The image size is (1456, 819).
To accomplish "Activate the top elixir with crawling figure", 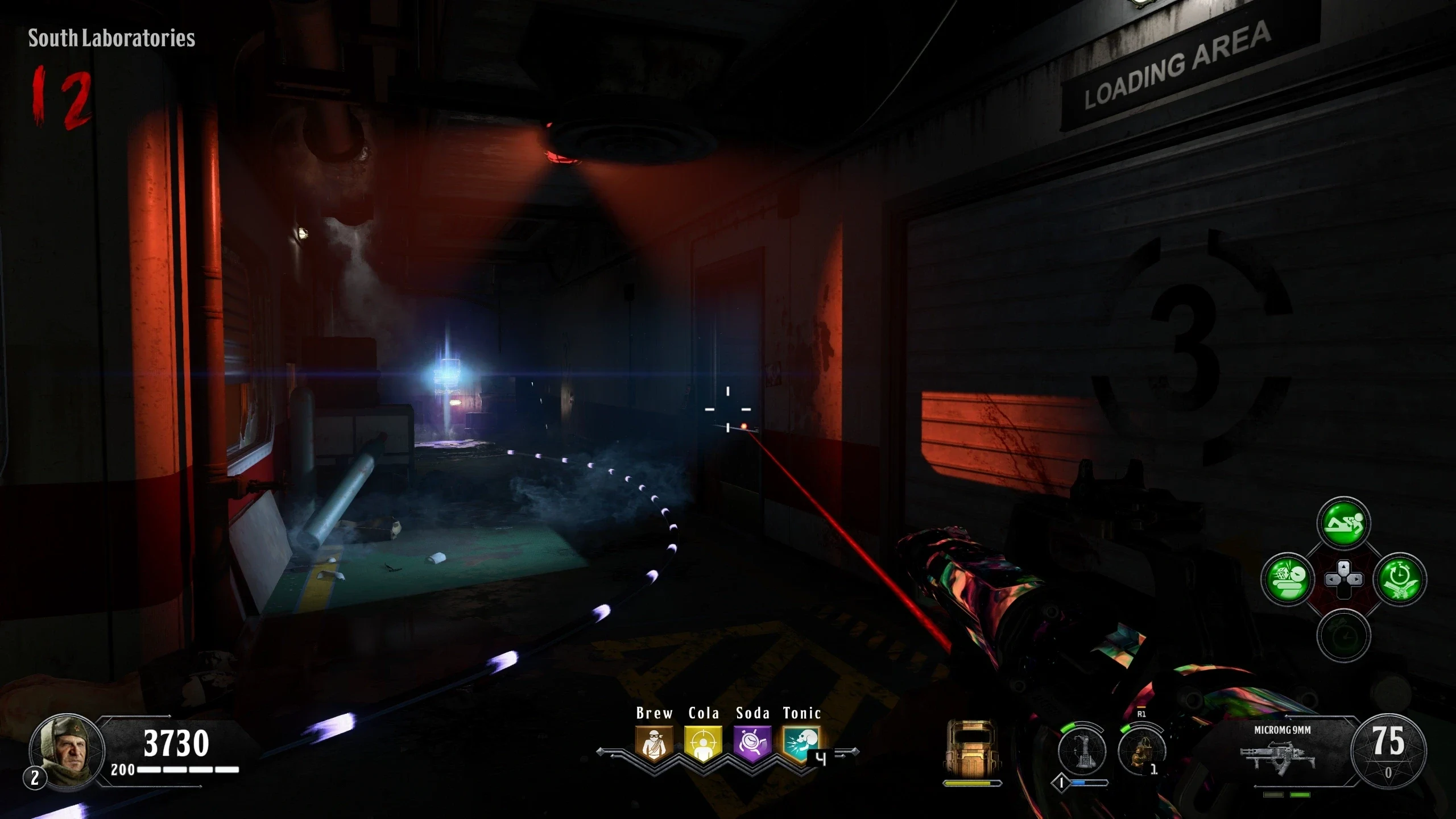I will click(1343, 523).
